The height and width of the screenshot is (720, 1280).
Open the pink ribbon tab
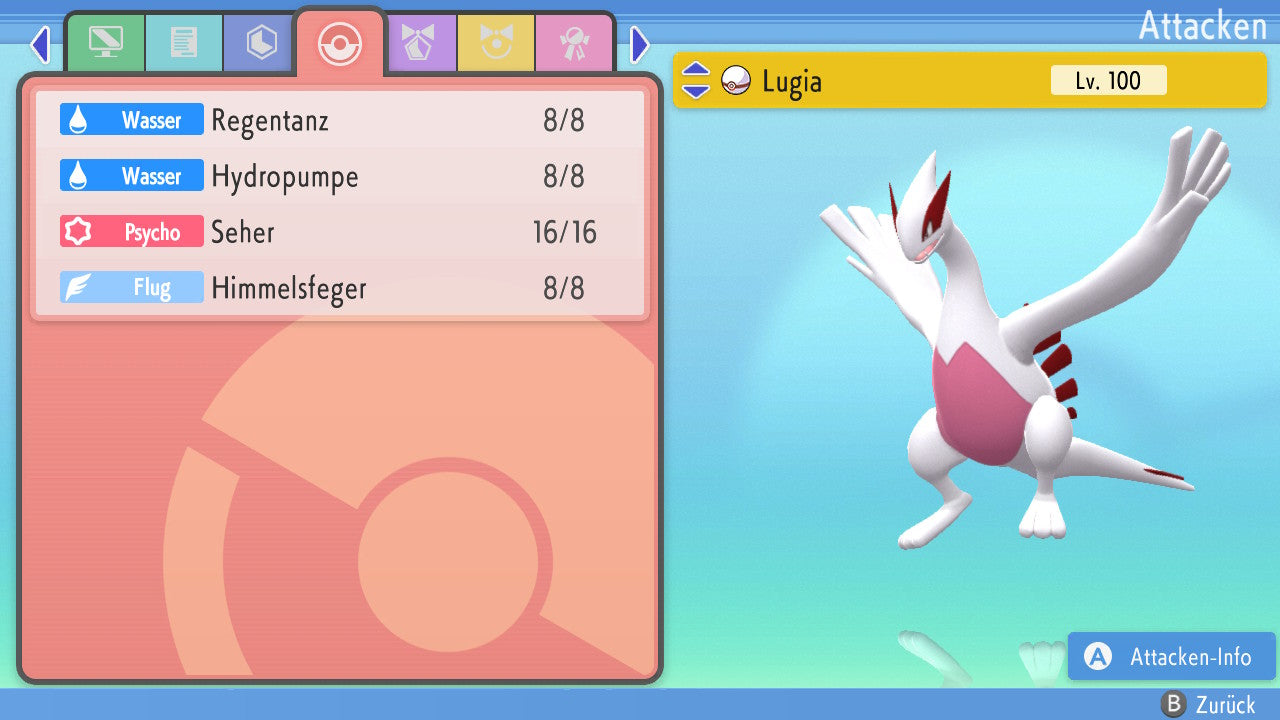point(574,43)
